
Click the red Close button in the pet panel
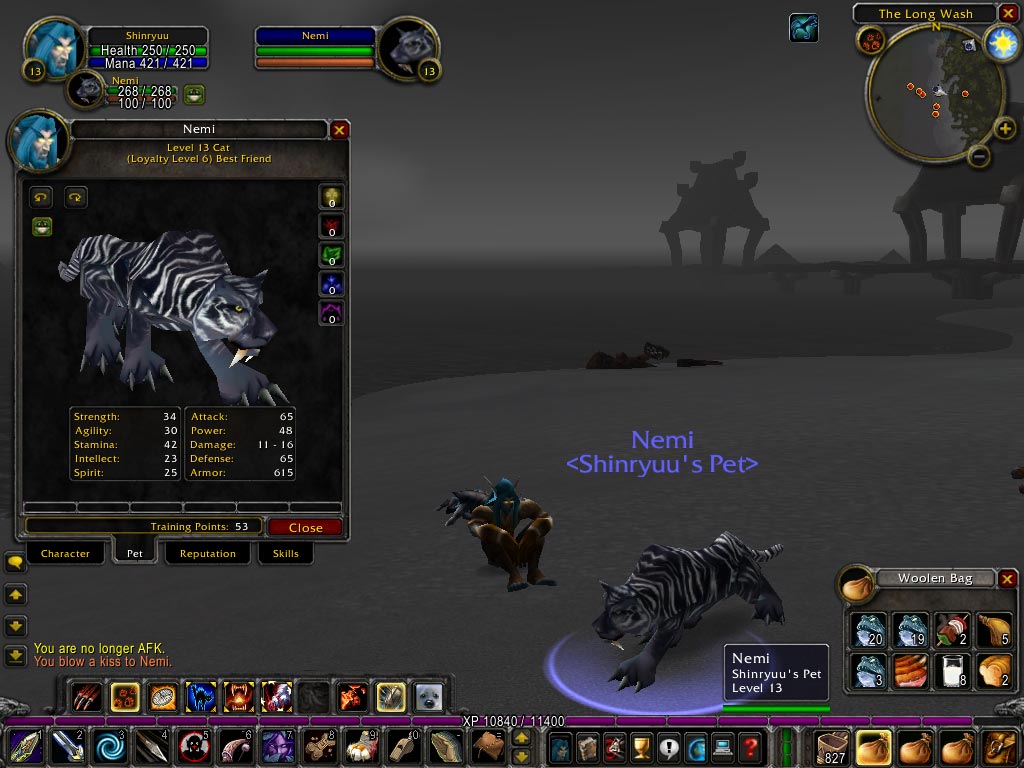tap(305, 527)
